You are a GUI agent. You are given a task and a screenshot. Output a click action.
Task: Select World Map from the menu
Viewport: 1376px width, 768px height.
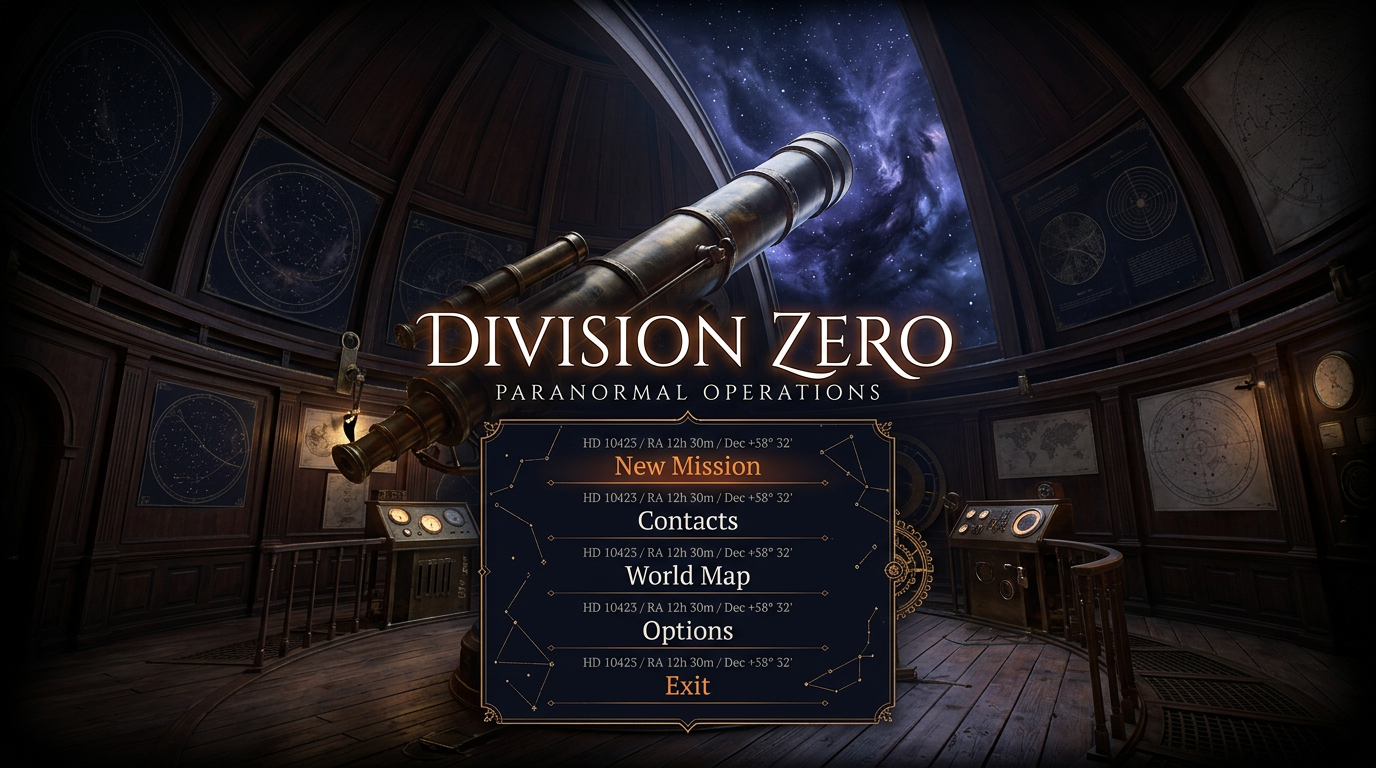(x=687, y=576)
